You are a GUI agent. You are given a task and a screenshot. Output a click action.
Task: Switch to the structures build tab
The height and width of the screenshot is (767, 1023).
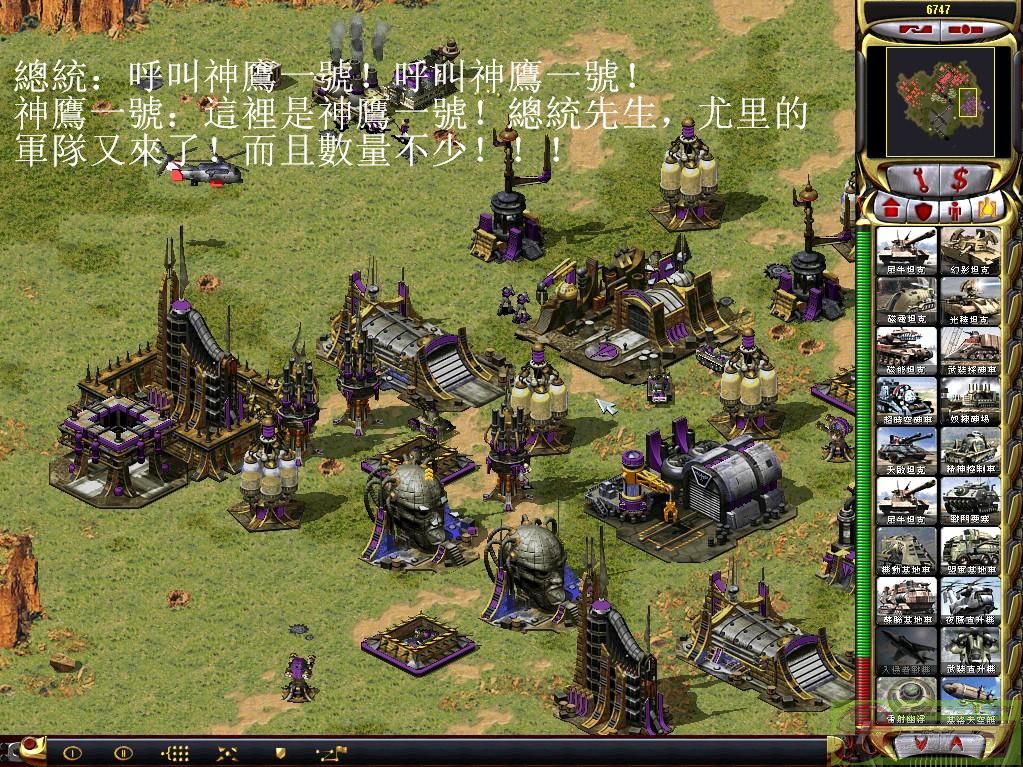tap(889, 210)
